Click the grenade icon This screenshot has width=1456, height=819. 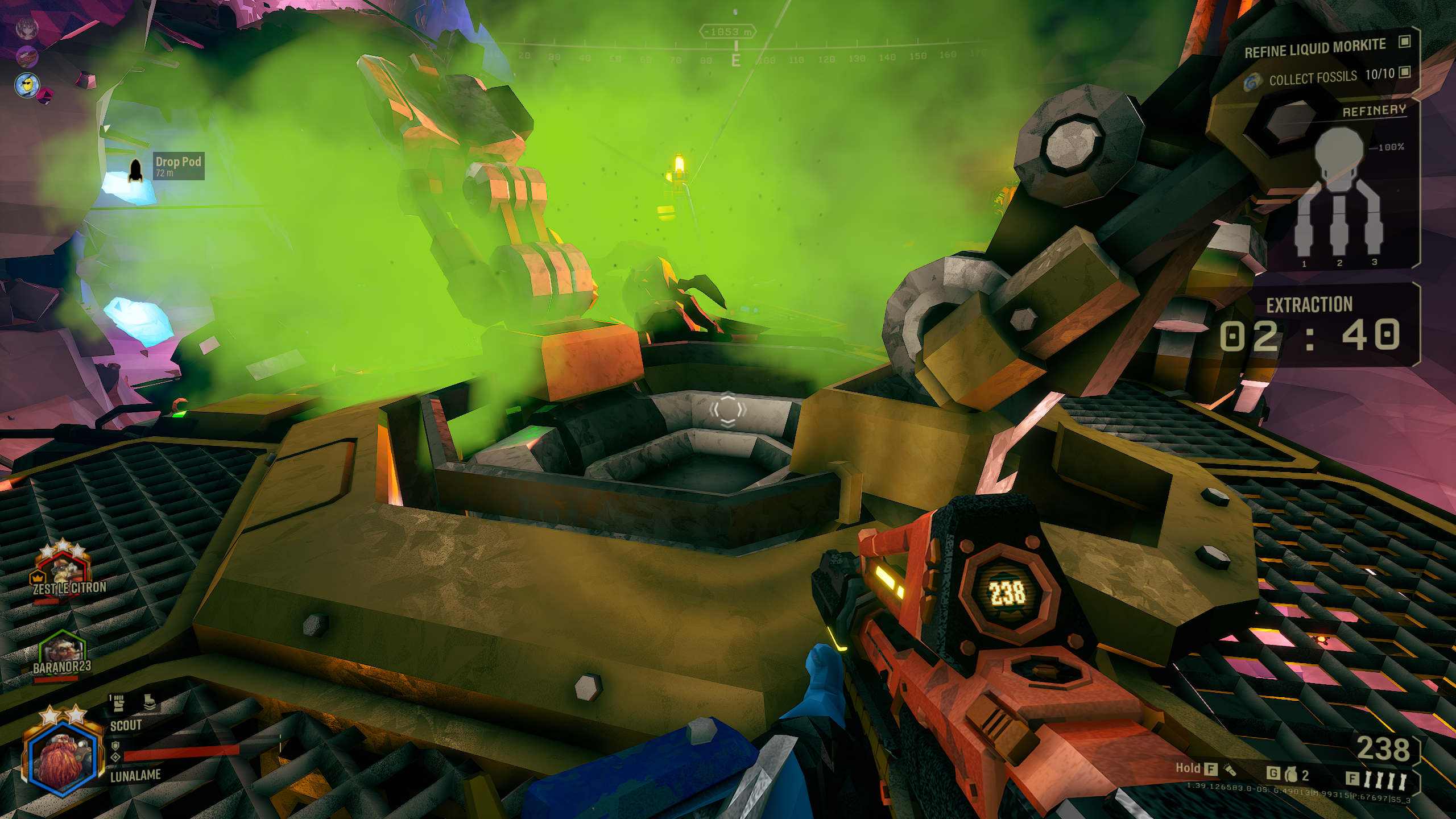(1290, 775)
